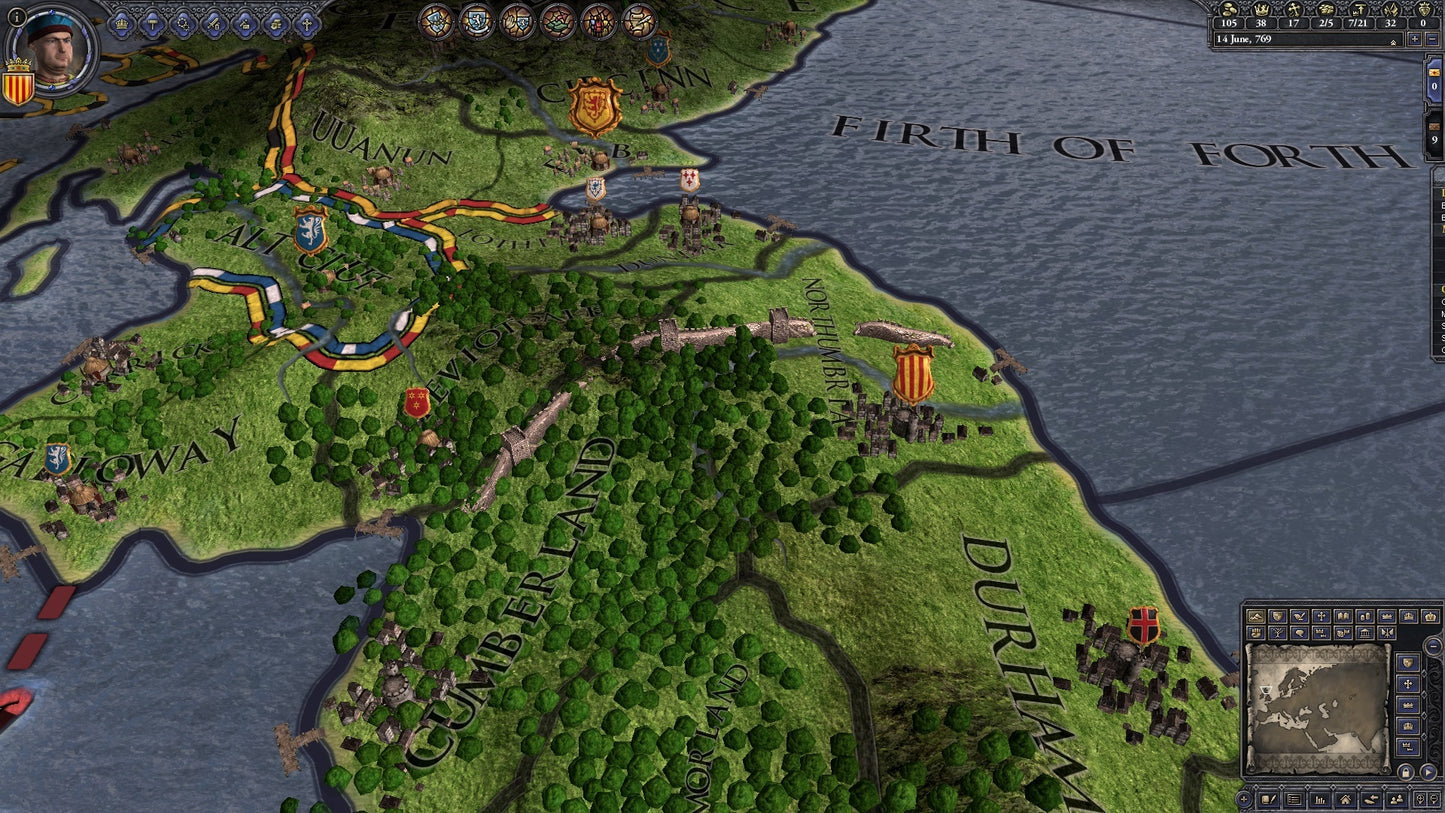The height and width of the screenshot is (813, 1445).
Task: Switch to the realms map mode
Action: pyautogui.click(x=1276, y=616)
